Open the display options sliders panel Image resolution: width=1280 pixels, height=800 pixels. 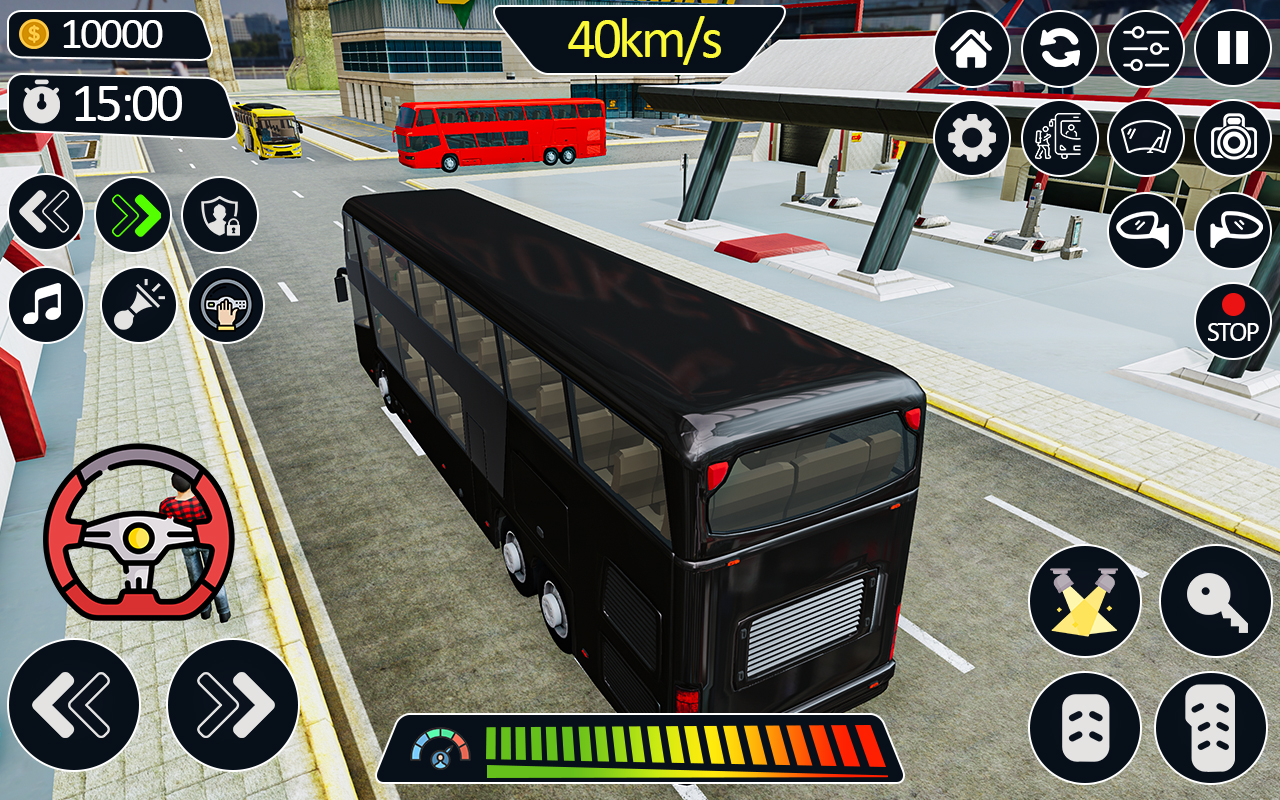[1148, 48]
